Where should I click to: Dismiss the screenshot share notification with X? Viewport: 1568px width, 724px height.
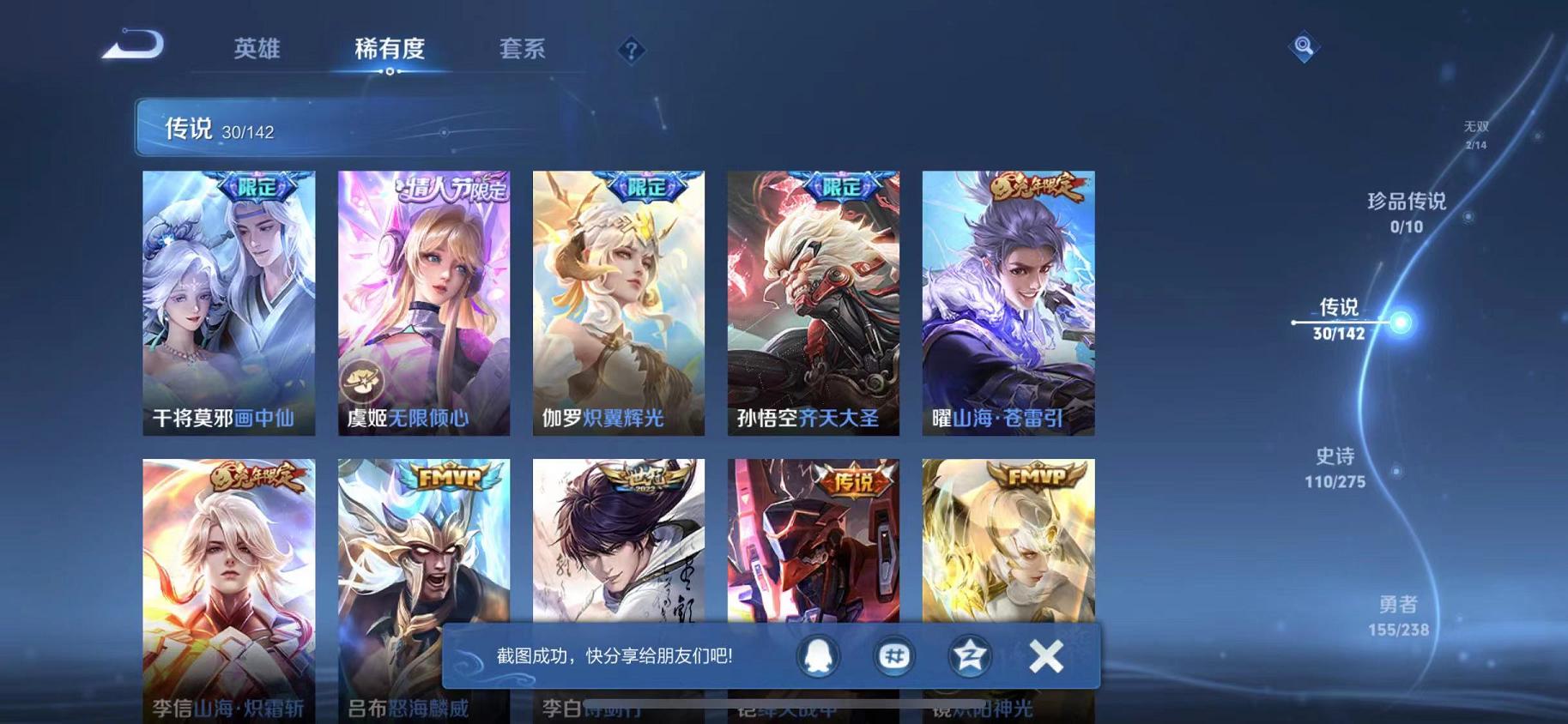point(1045,655)
